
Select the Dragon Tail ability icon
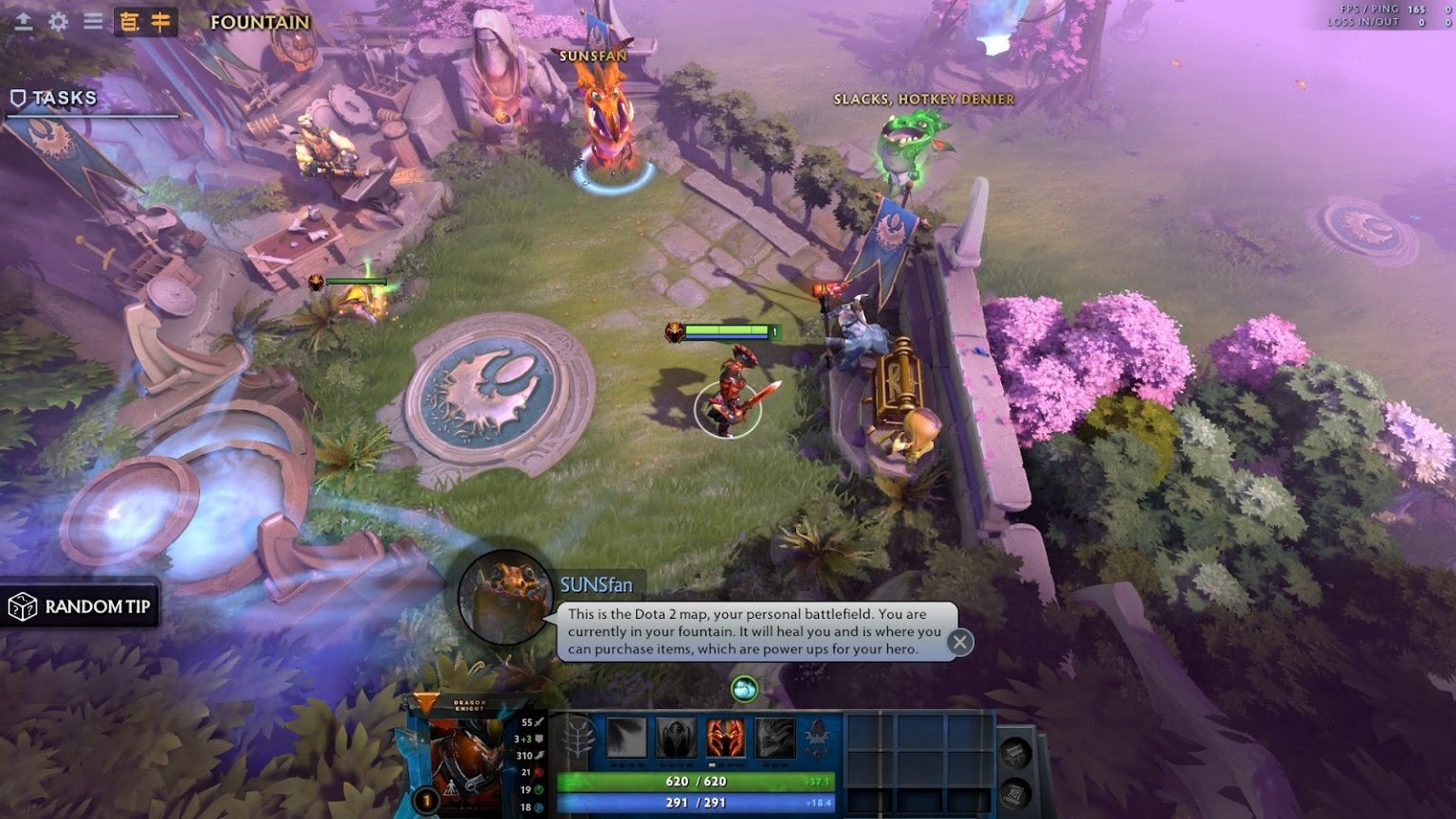point(676,737)
